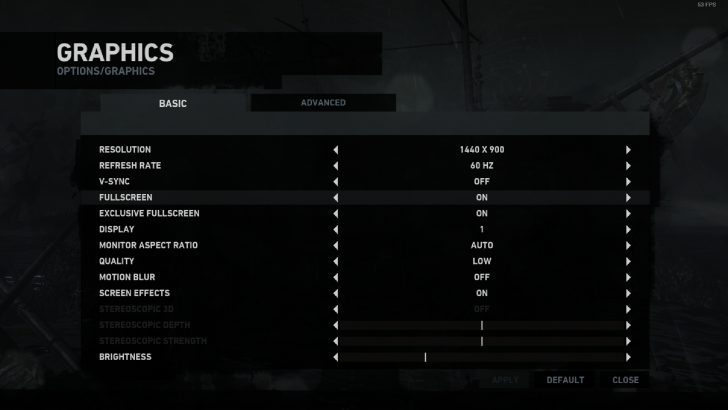This screenshot has width=728, height=410.
Task: Lower refresh rate using left arrow
Action: [336, 166]
